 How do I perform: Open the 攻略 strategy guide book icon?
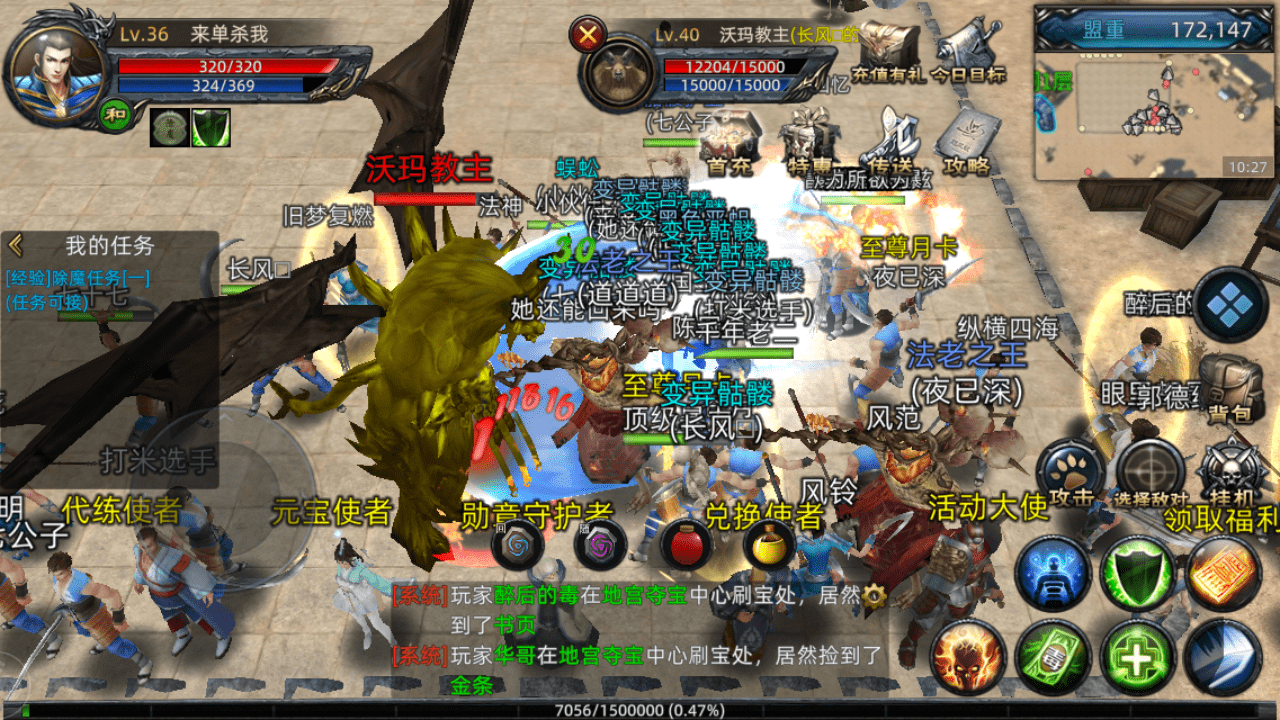click(x=968, y=132)
